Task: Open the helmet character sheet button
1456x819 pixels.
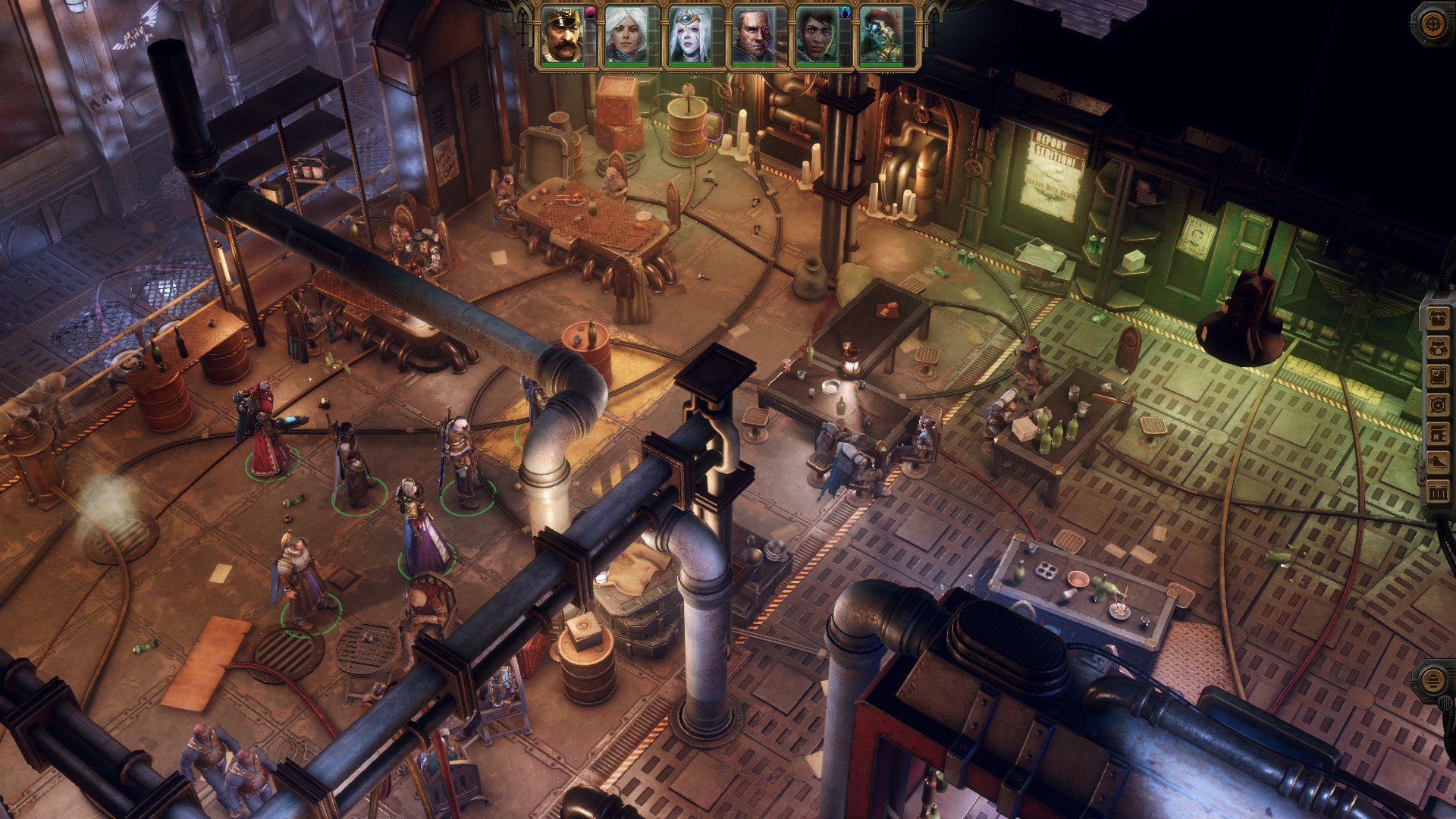Action: (x=1437, y=348)
